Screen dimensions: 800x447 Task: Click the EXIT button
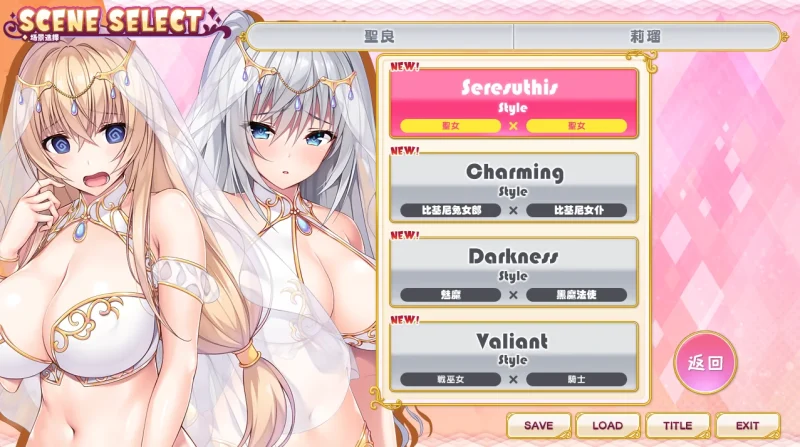(747, 425)
